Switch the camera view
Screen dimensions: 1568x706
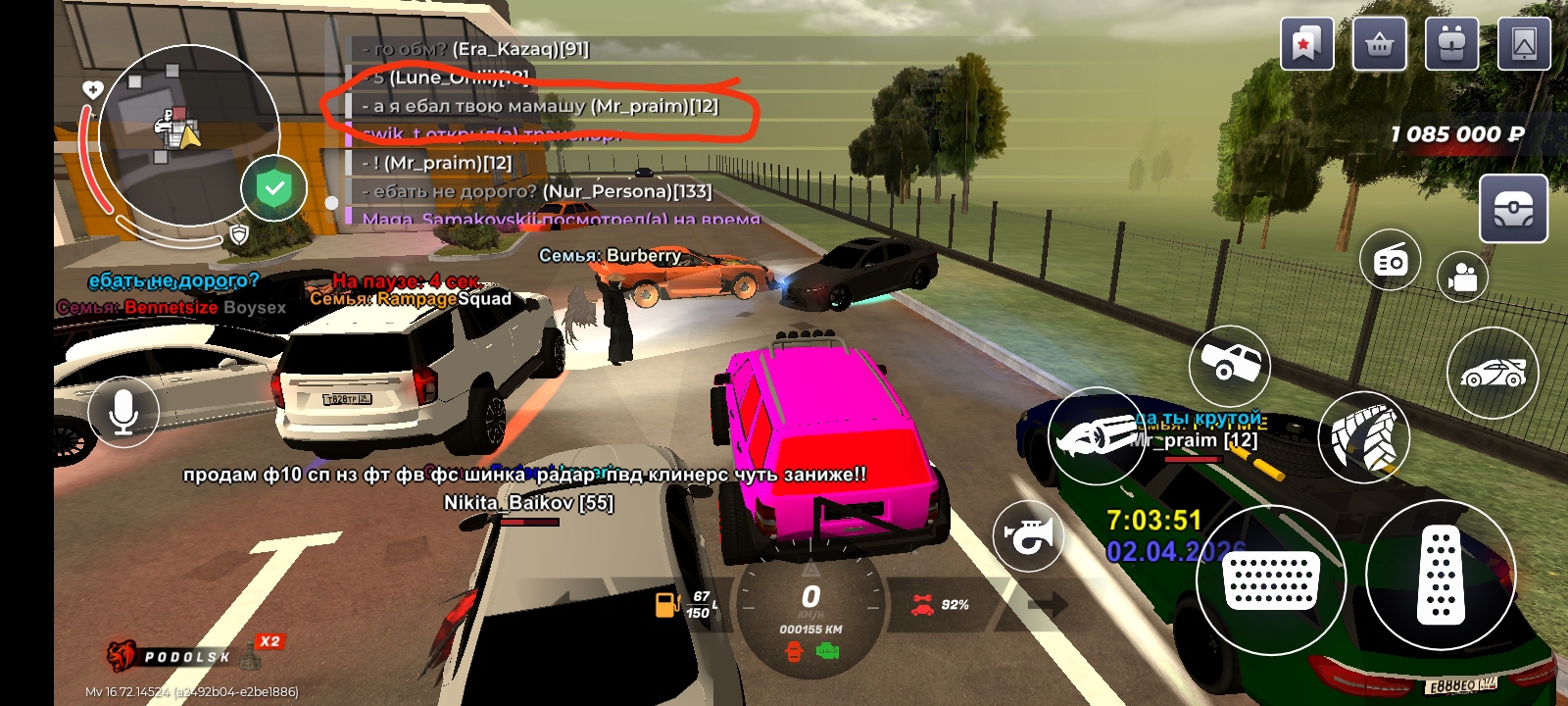click(x=1462, y=277)
